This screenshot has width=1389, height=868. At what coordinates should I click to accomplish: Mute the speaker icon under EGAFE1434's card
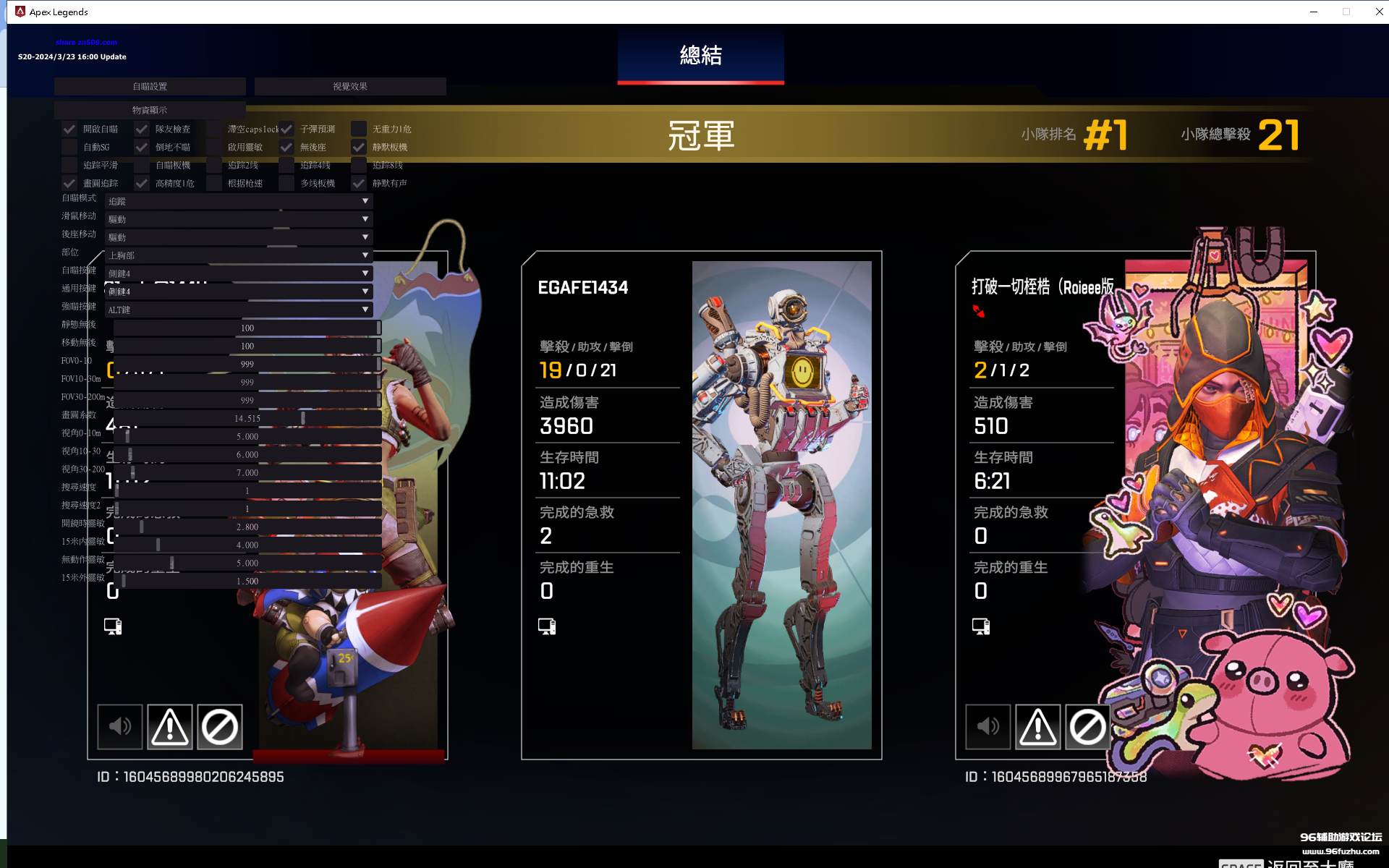tap(119, 727)
